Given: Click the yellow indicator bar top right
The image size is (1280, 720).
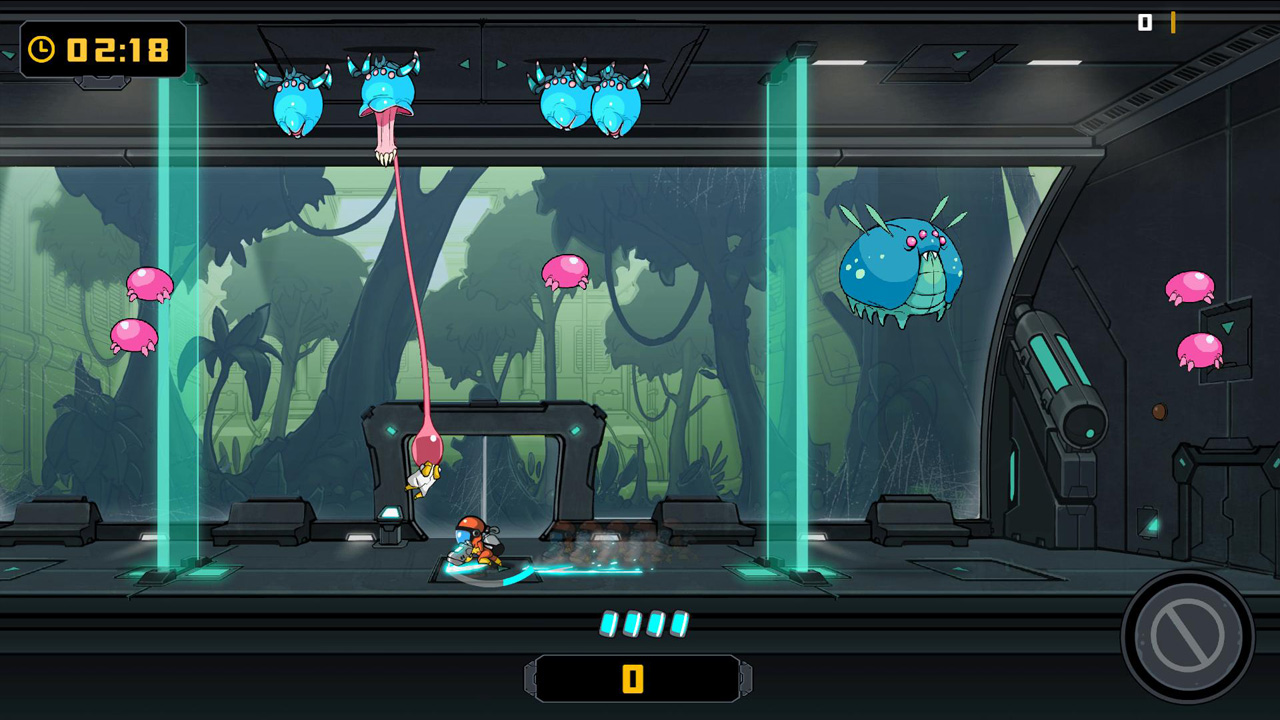Looking at the screenshot, I should click(x=1171, y=20).
